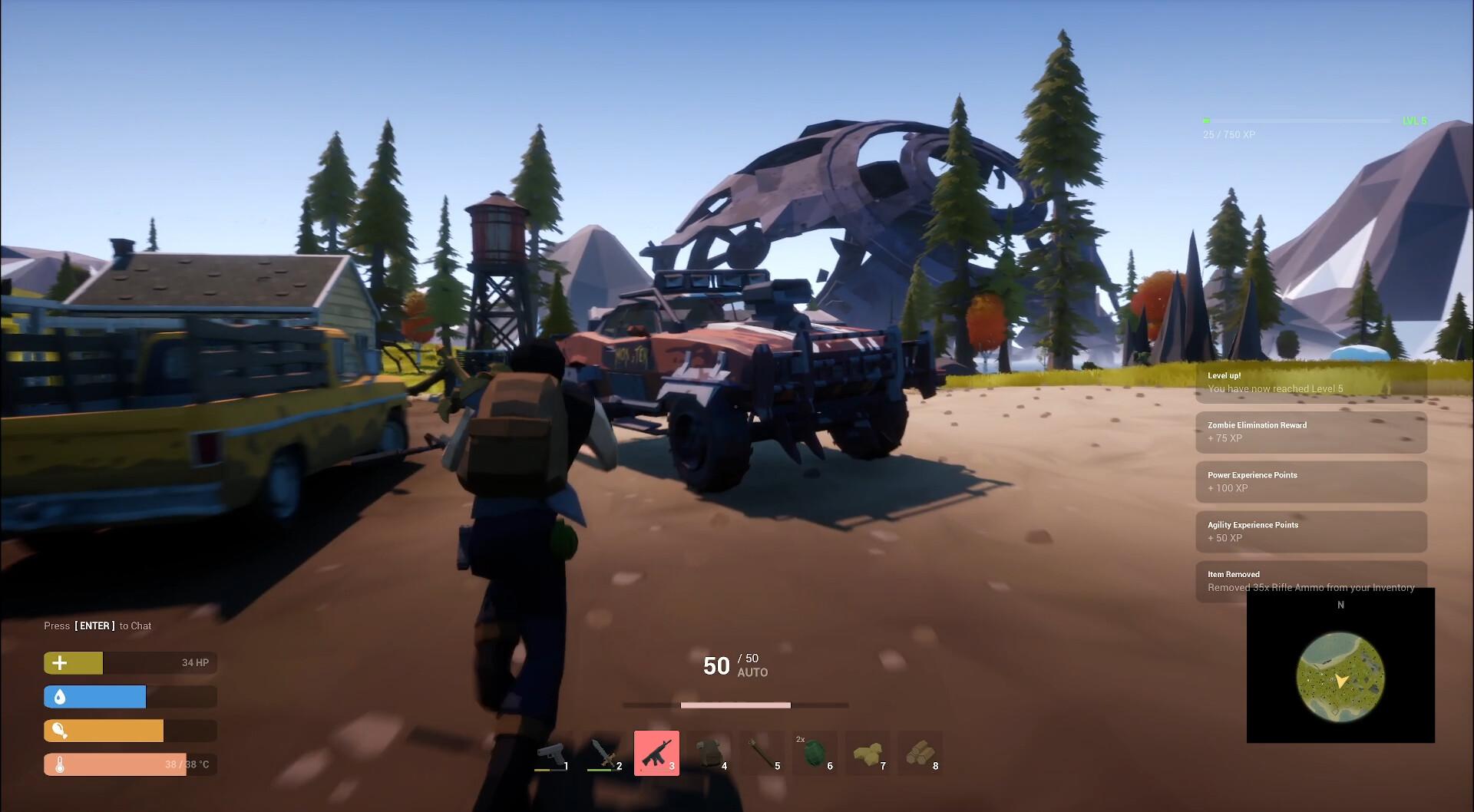1474x812 pixels.
Task: Click the health cross icon on HP bar
Action: click(x=58, y=662)
